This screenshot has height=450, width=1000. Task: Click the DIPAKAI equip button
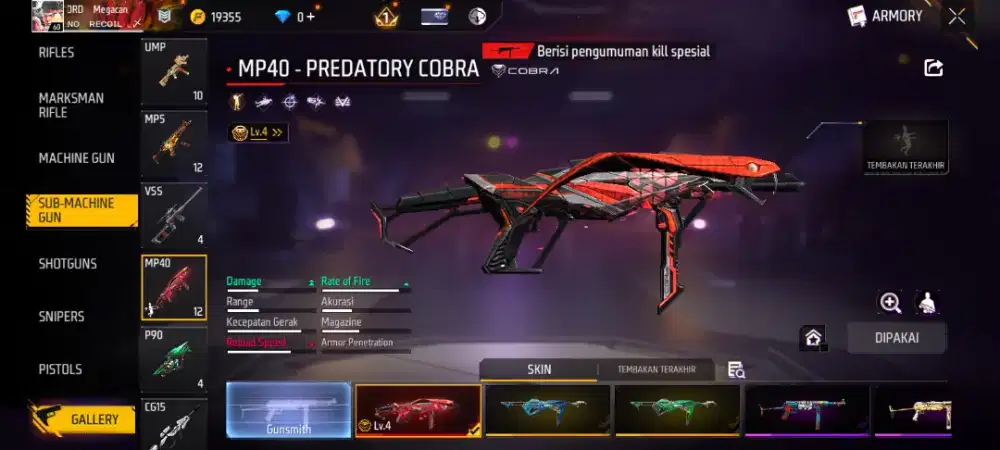[896, 338]
